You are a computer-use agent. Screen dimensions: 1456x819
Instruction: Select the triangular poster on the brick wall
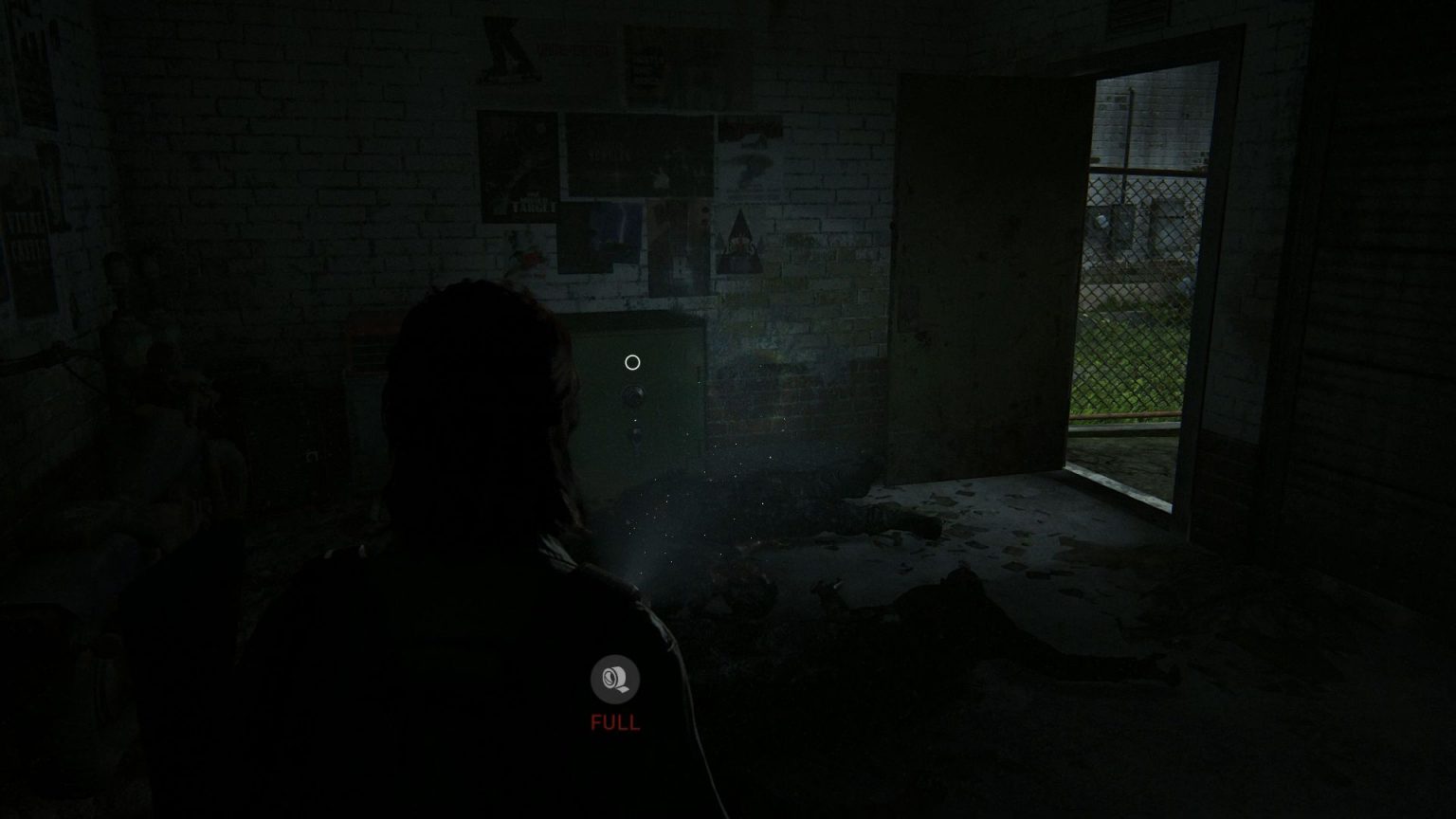[738, 240]
